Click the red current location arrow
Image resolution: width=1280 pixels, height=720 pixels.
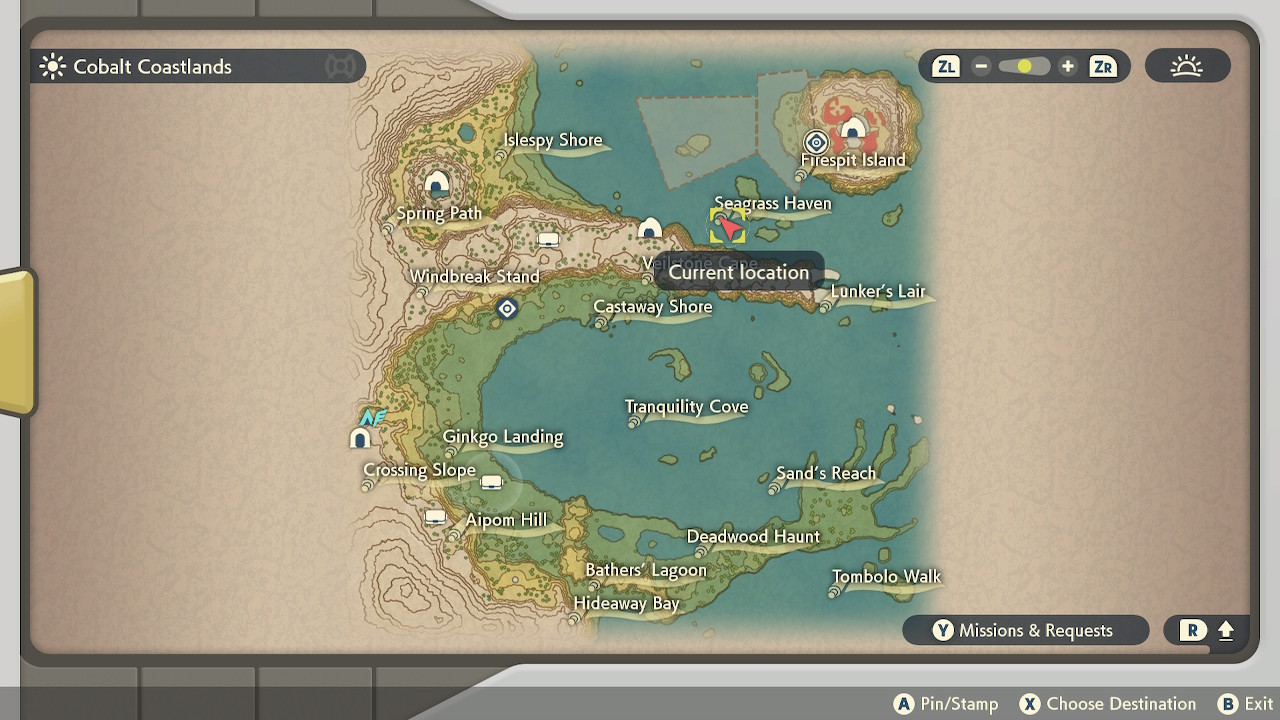(x=728, y=228)
